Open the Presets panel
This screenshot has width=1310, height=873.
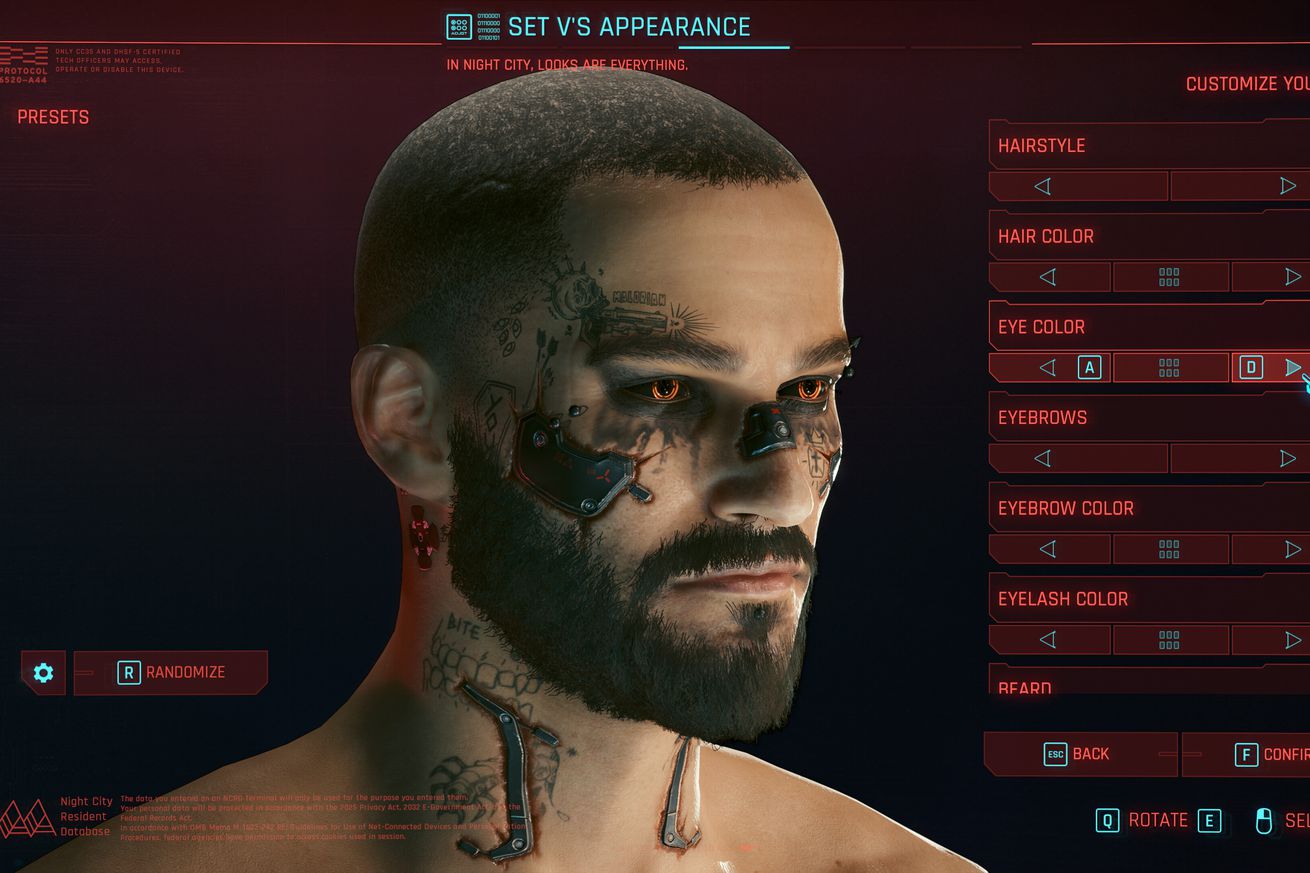tap(53, 117)
